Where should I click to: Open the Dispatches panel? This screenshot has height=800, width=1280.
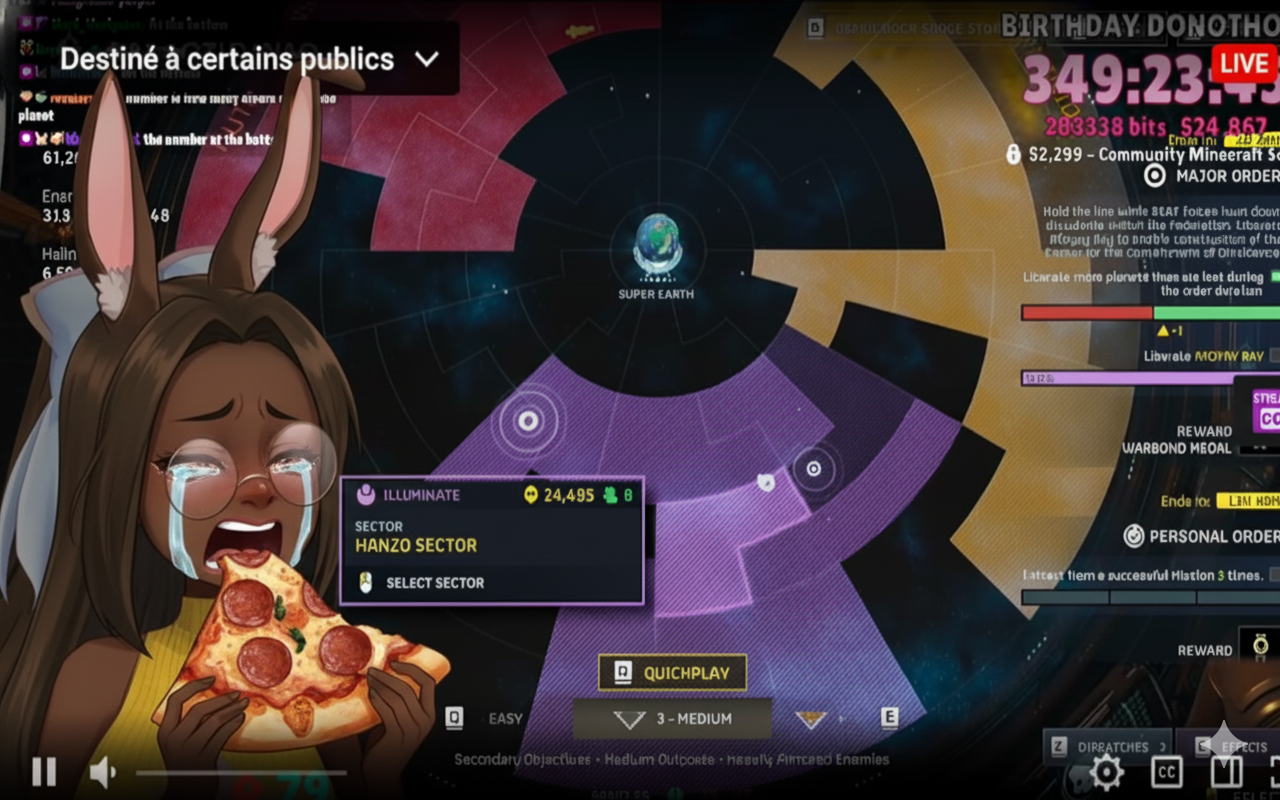pos(1107,746)
